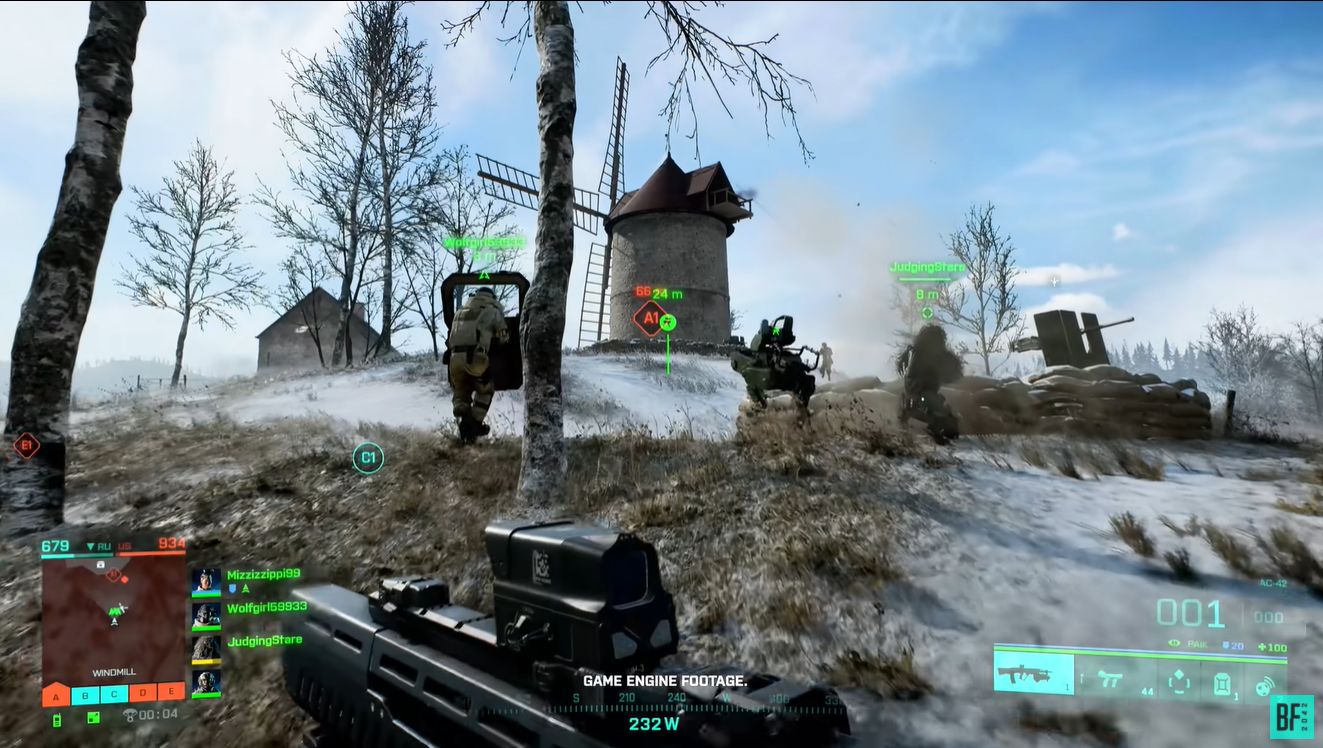Select capture point D flag indicator
This screenshot has width=1323, height=748.
coord(143,693)
